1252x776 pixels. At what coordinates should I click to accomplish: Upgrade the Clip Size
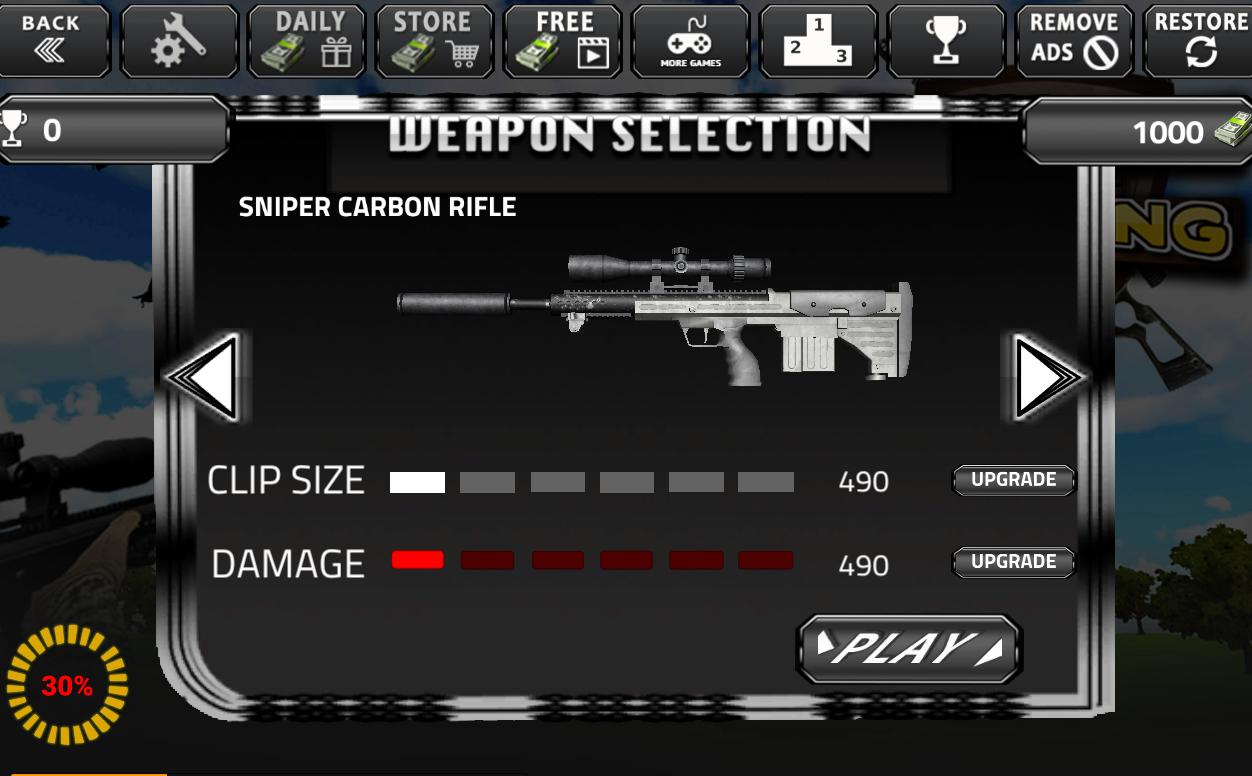pyautogui.click(x=1013, y=480)
